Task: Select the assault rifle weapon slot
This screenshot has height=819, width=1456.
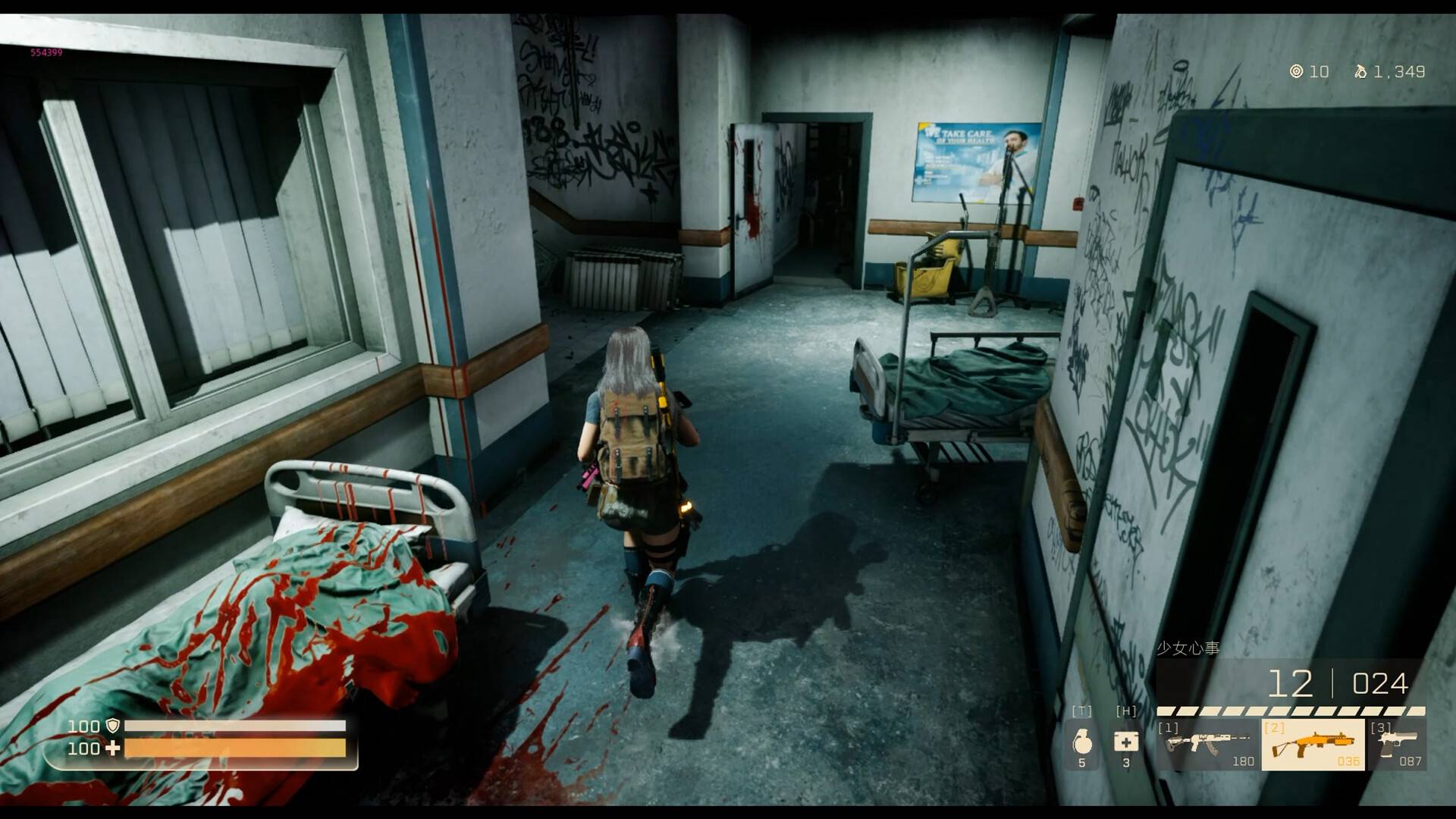Action: [1207, 744]
